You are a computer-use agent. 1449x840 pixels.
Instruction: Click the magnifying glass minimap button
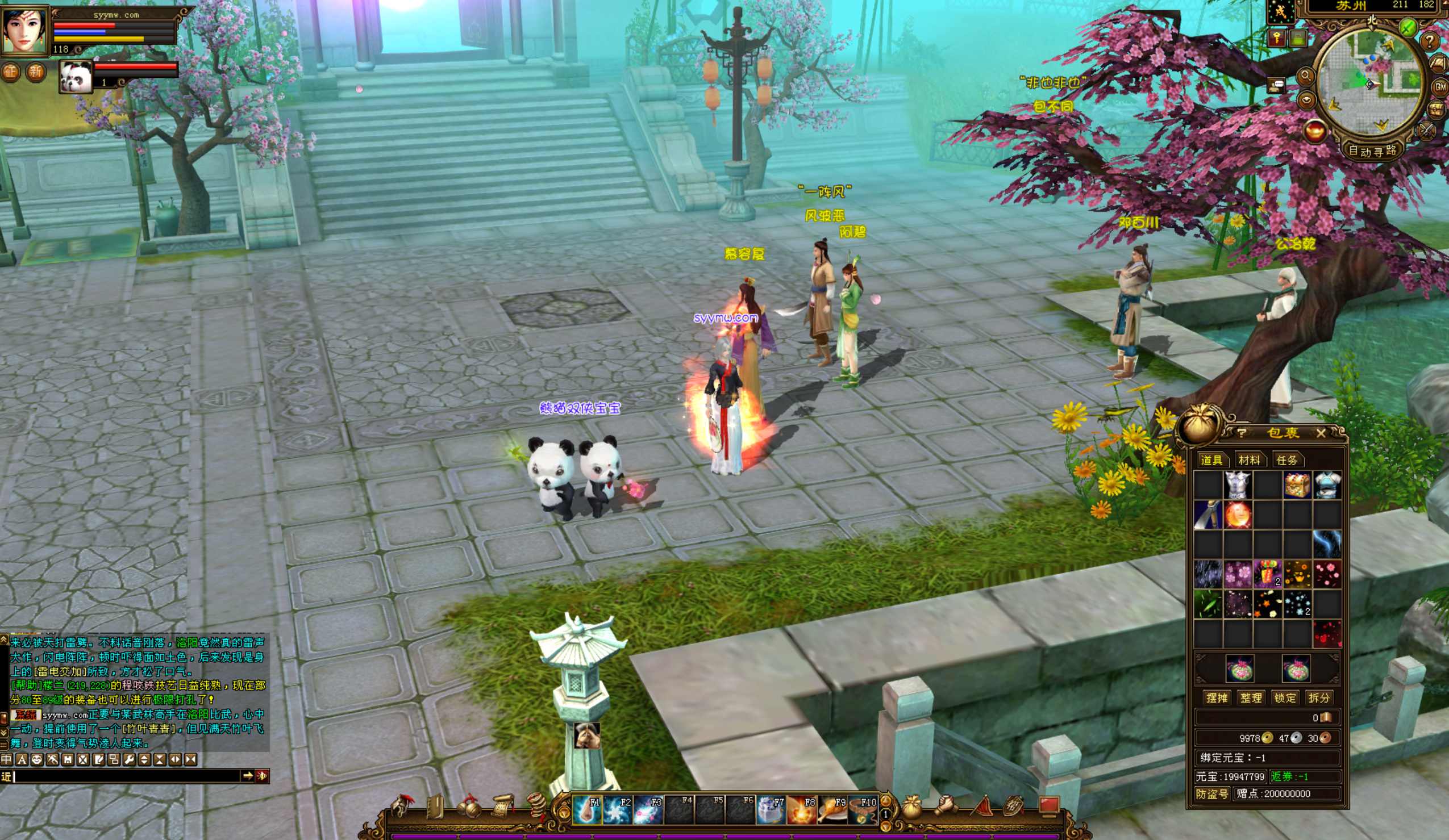click(x=1306, y=76)
